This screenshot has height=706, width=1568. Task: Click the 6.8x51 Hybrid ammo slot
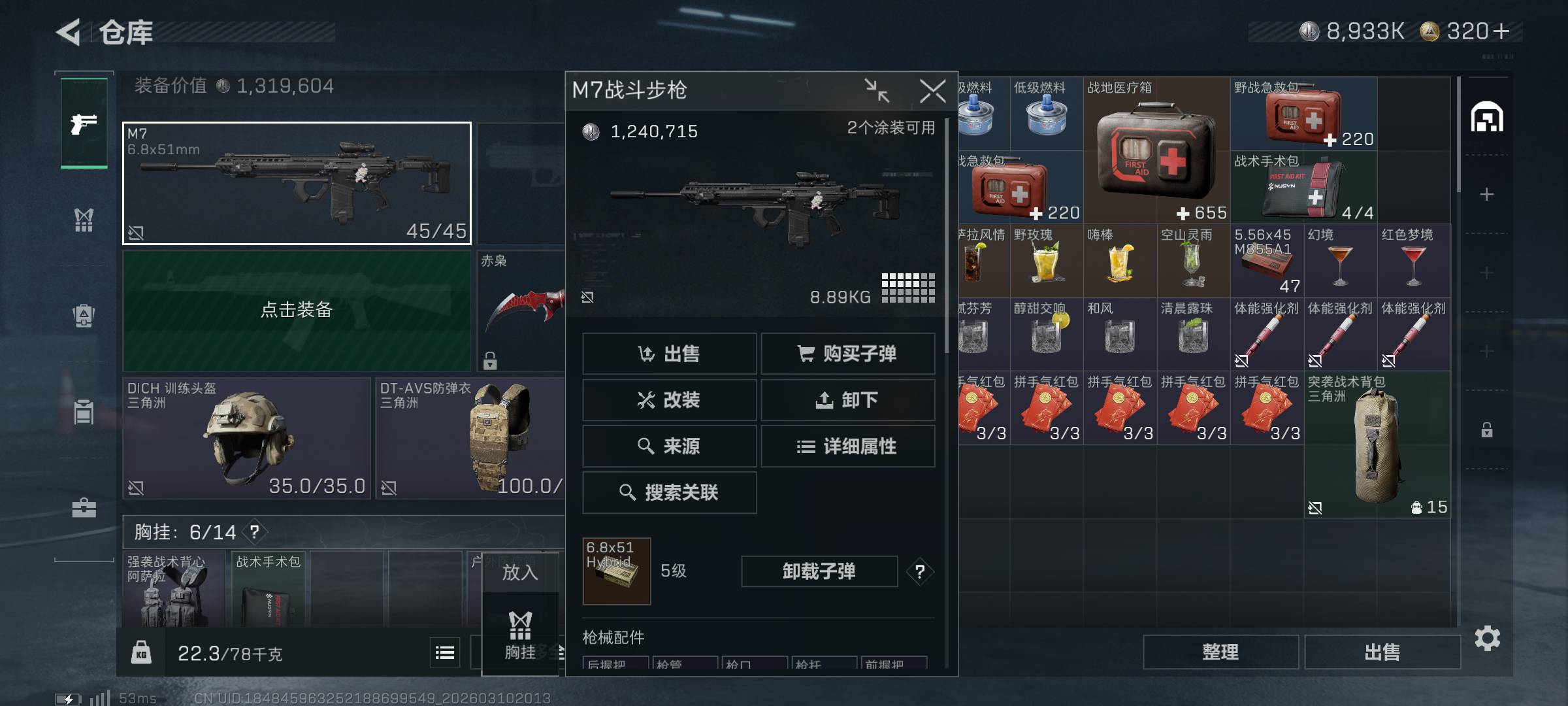point(616,571)
